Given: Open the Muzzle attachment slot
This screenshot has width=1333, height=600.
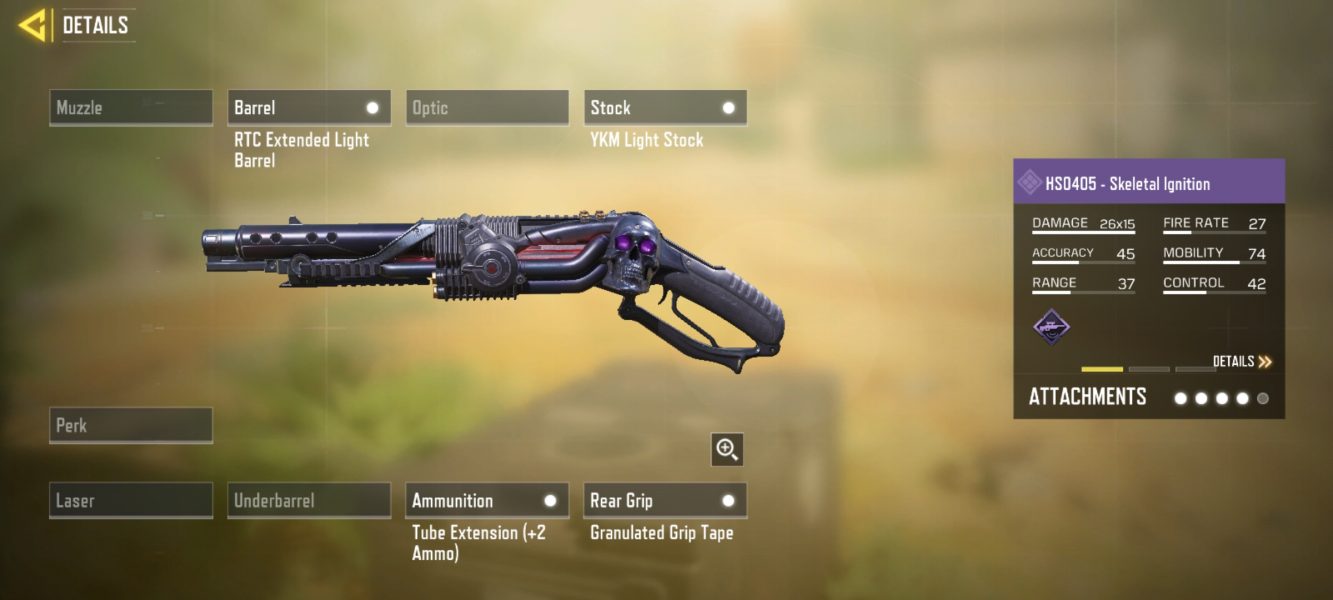Looking at the screenshot, I should [x=131, y=108].
